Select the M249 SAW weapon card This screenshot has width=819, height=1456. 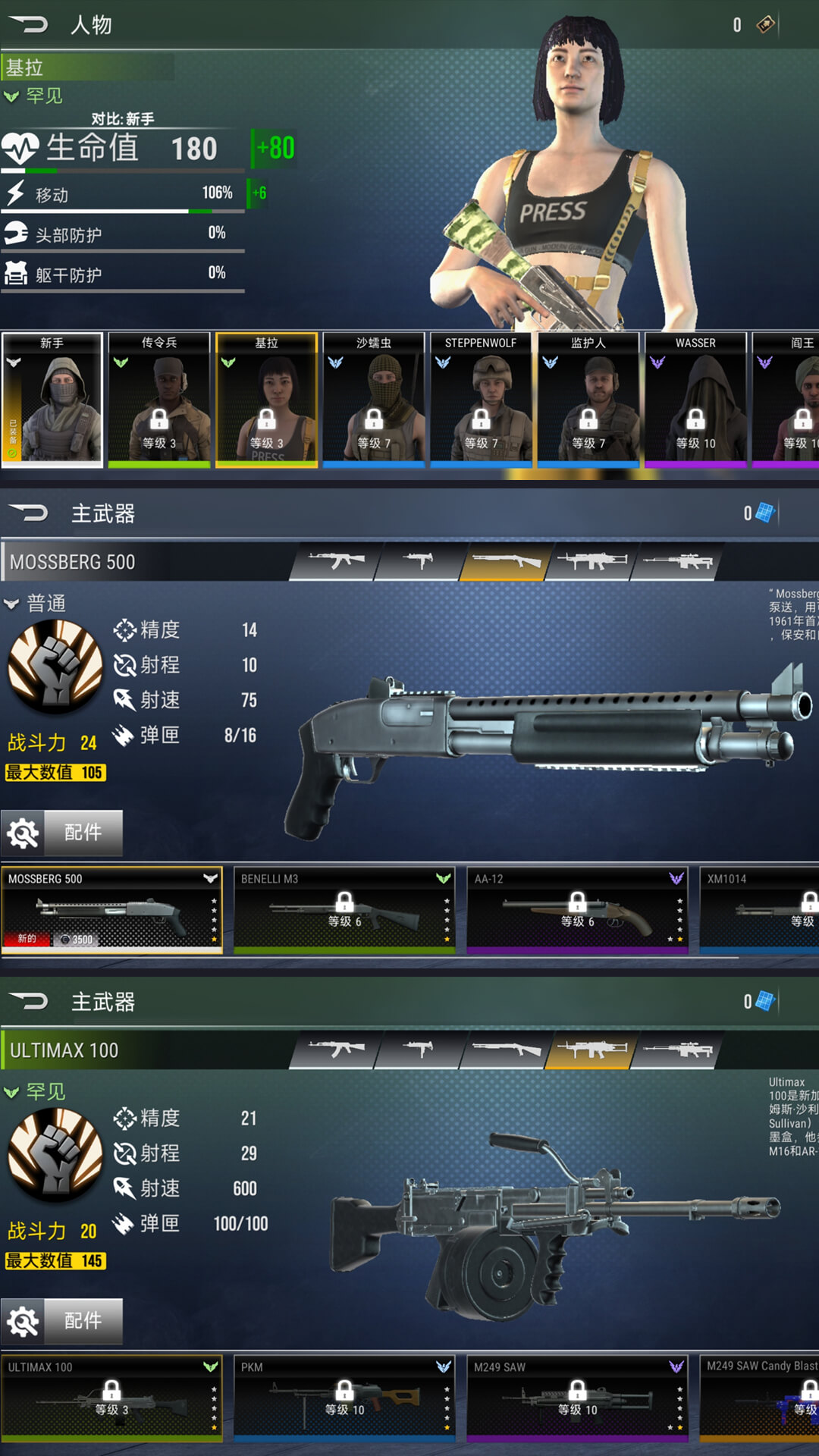[x=577, y=1398]
